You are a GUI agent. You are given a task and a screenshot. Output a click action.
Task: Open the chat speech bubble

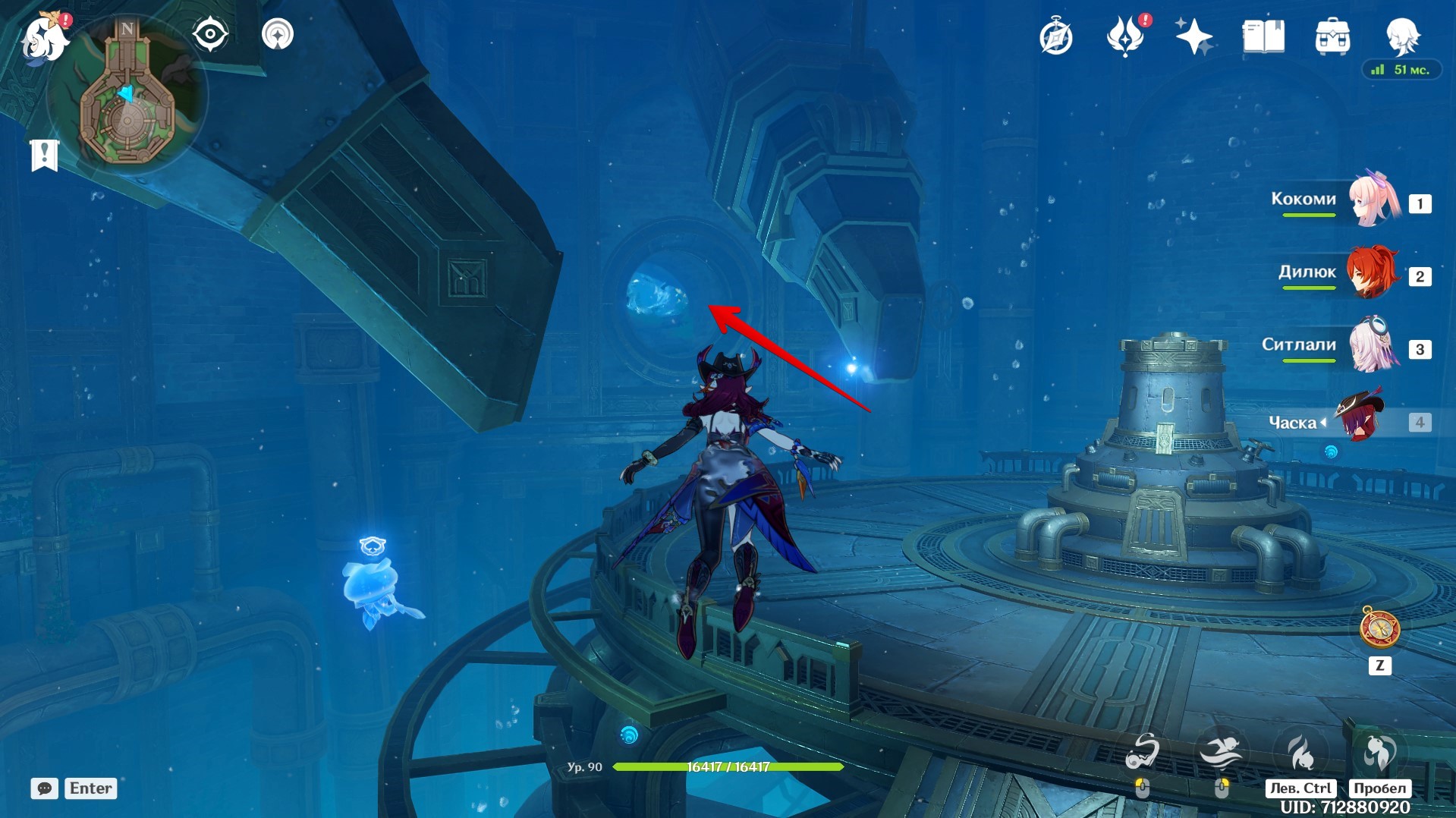pos(45,788)
